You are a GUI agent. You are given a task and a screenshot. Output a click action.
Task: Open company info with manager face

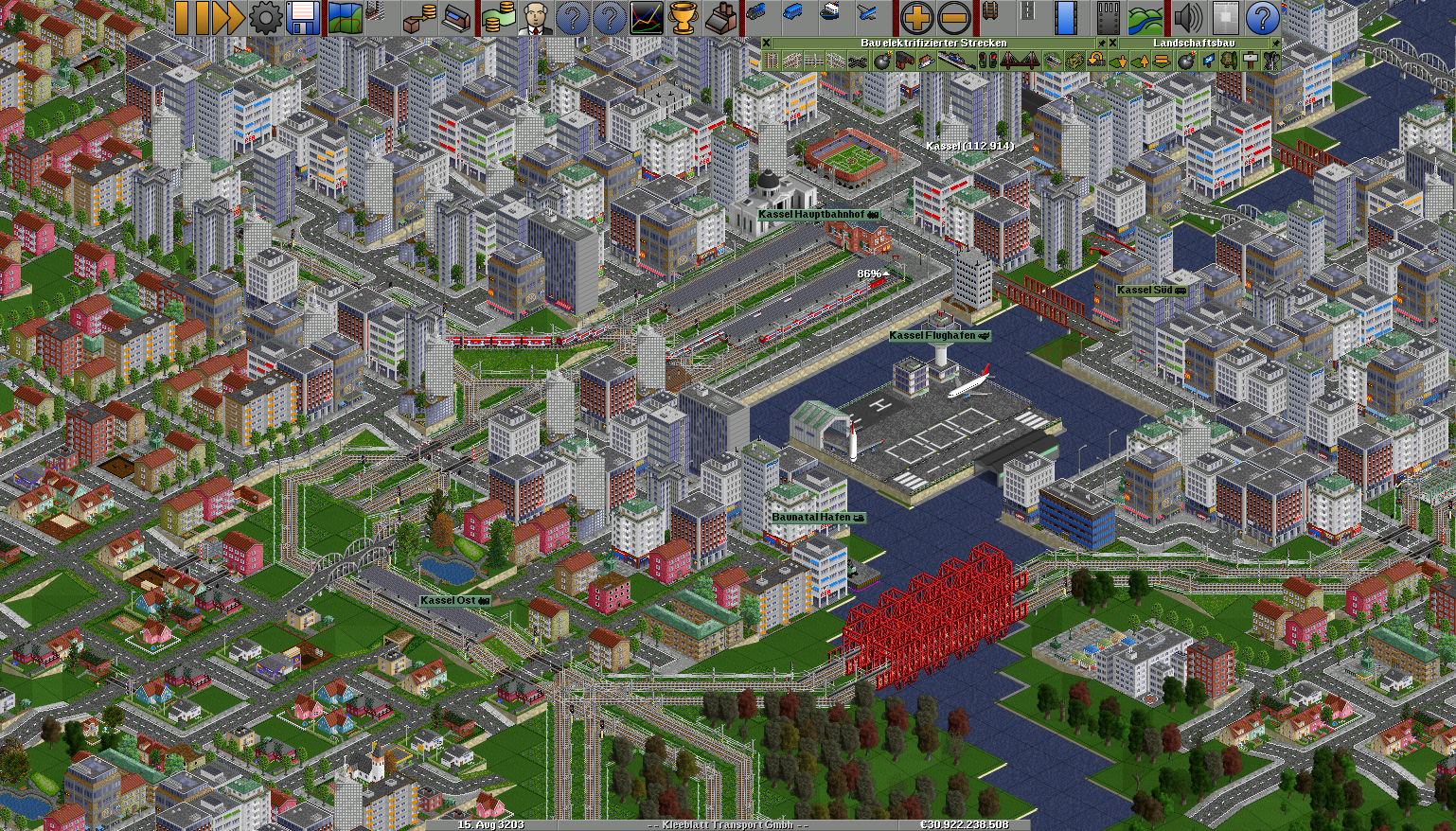click(x=536, y=18)
